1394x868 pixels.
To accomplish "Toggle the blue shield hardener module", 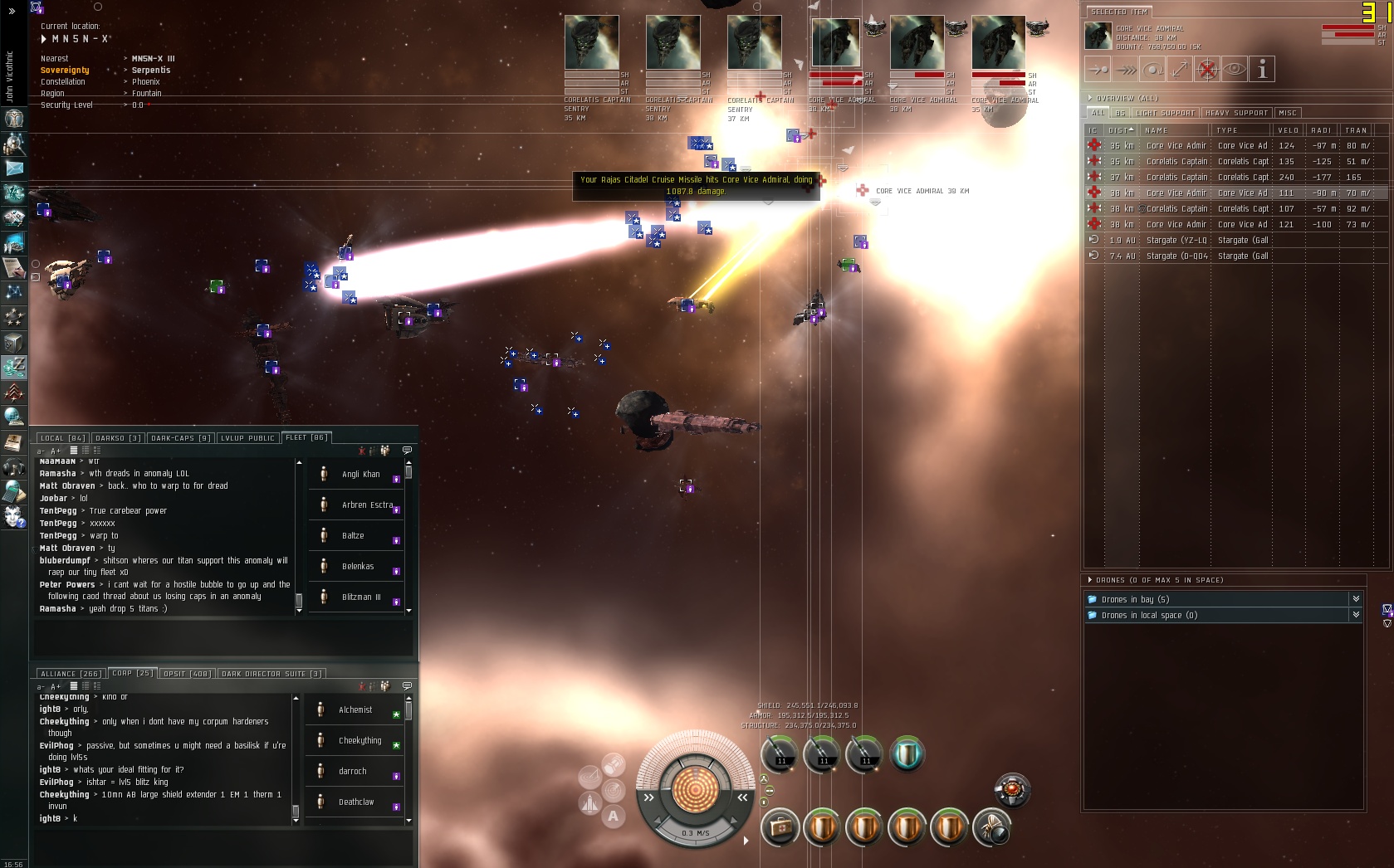I will [907, 753].
